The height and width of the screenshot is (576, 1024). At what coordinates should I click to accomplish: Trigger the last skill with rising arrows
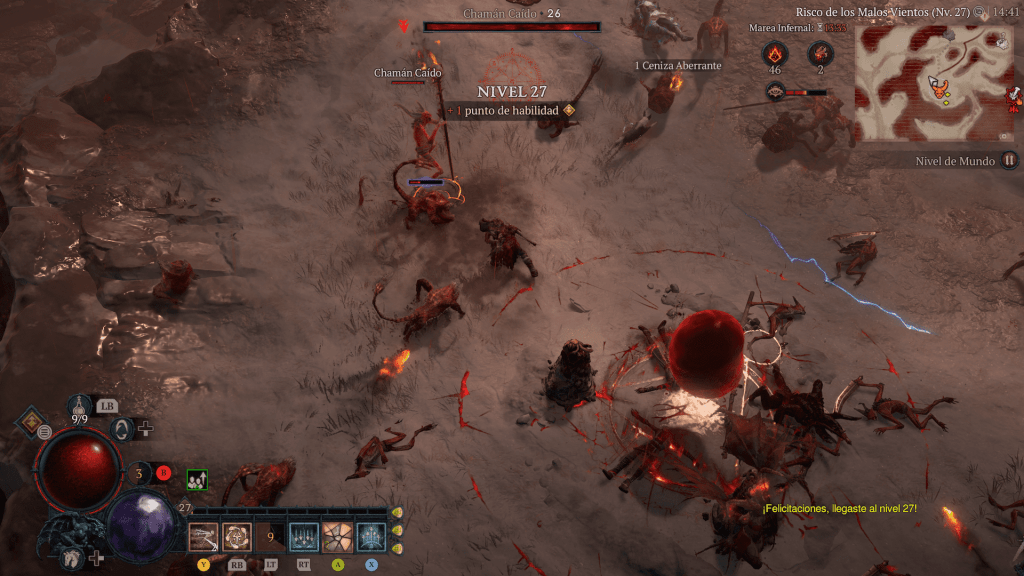[371, 538]
